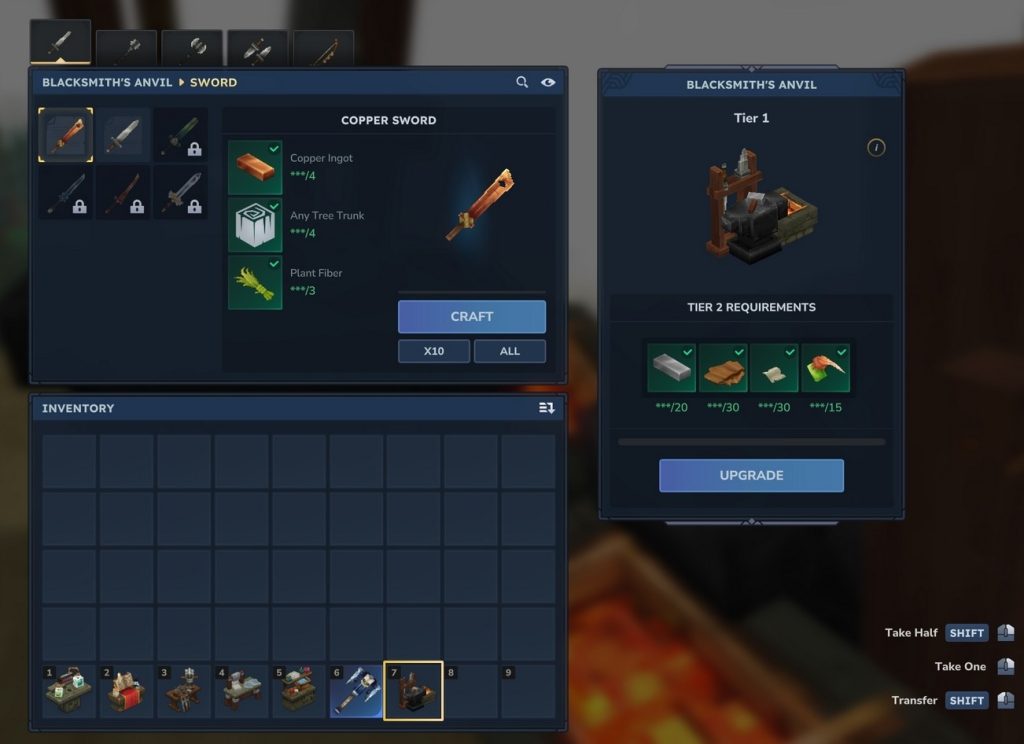Screen dimensions: 1024x744
Task: Select the anvil in hotbar slot 7
Action: [x=413, y=691]
